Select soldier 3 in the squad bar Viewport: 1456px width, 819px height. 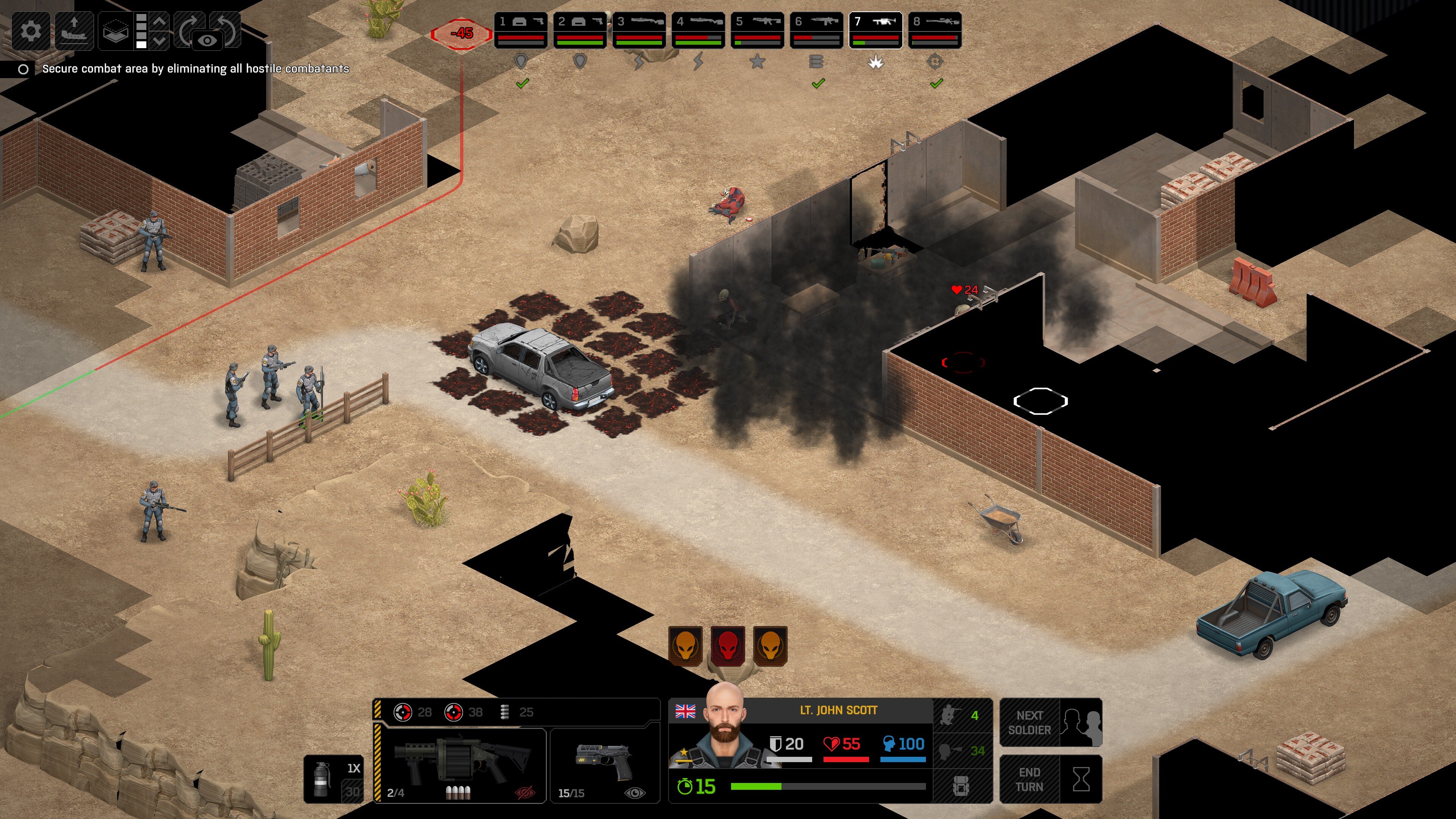(x=639, y=30)
